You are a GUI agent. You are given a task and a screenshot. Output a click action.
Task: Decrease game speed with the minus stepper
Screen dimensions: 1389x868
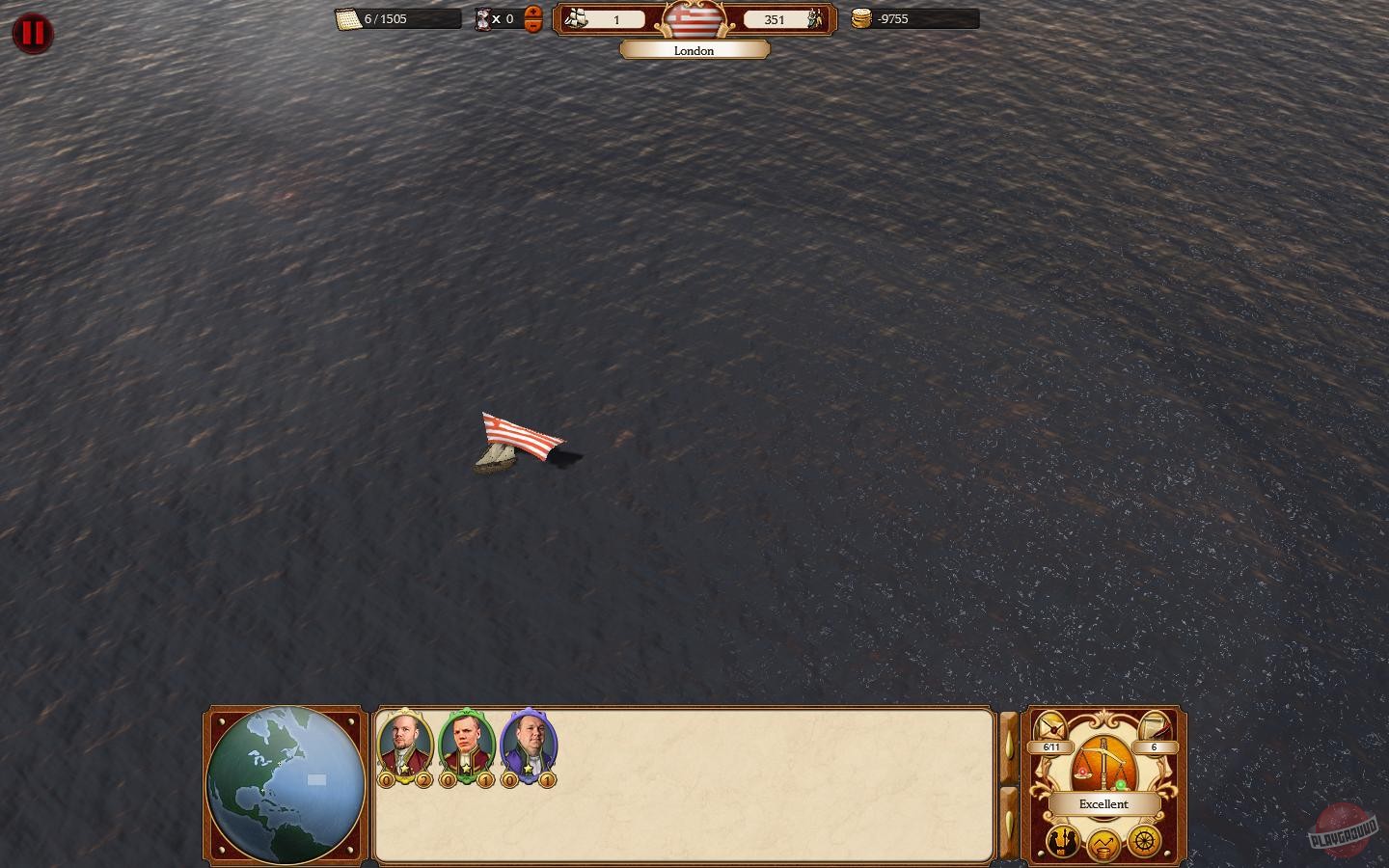tap(534, 27)
